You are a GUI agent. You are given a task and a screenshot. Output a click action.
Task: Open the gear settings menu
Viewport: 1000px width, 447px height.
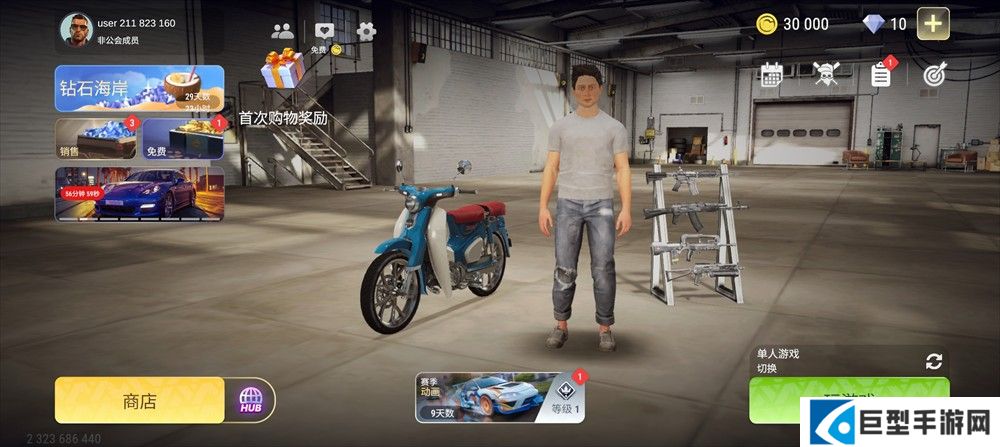pos(367,30)
